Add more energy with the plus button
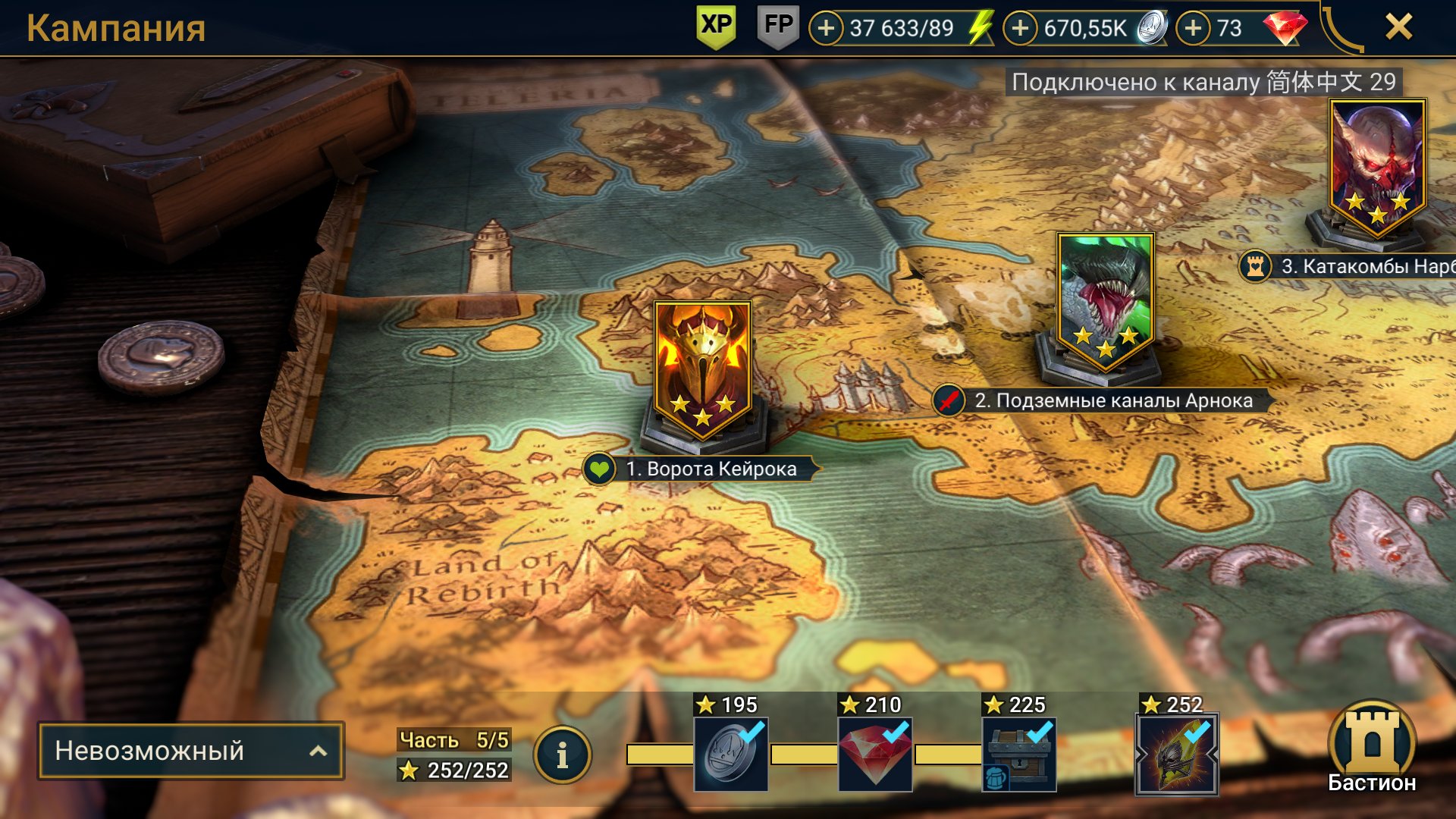 click(x=826, y=29)
